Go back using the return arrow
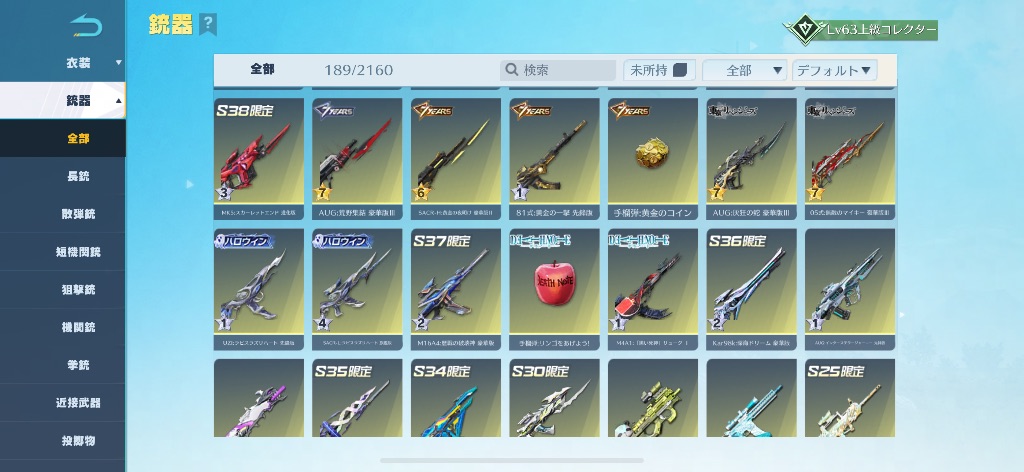Viewport: 1024px width, 472px height. click(87, 25)
